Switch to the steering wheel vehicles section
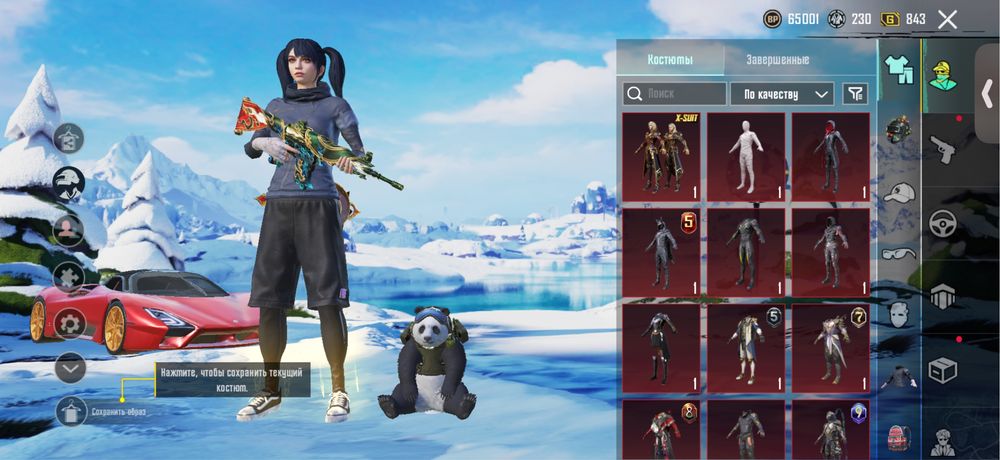The height and width of the screenshot is (460, 1000). pos(943,224)
